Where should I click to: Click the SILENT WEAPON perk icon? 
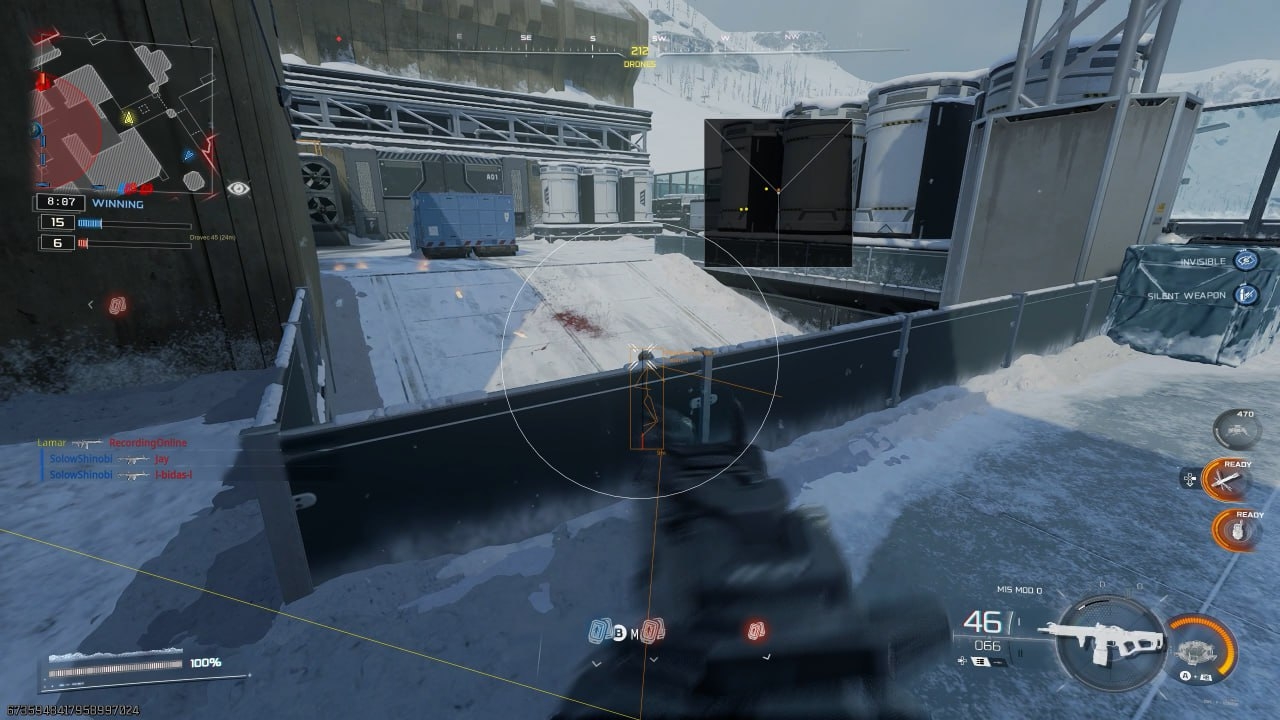tap(1245, 294)
